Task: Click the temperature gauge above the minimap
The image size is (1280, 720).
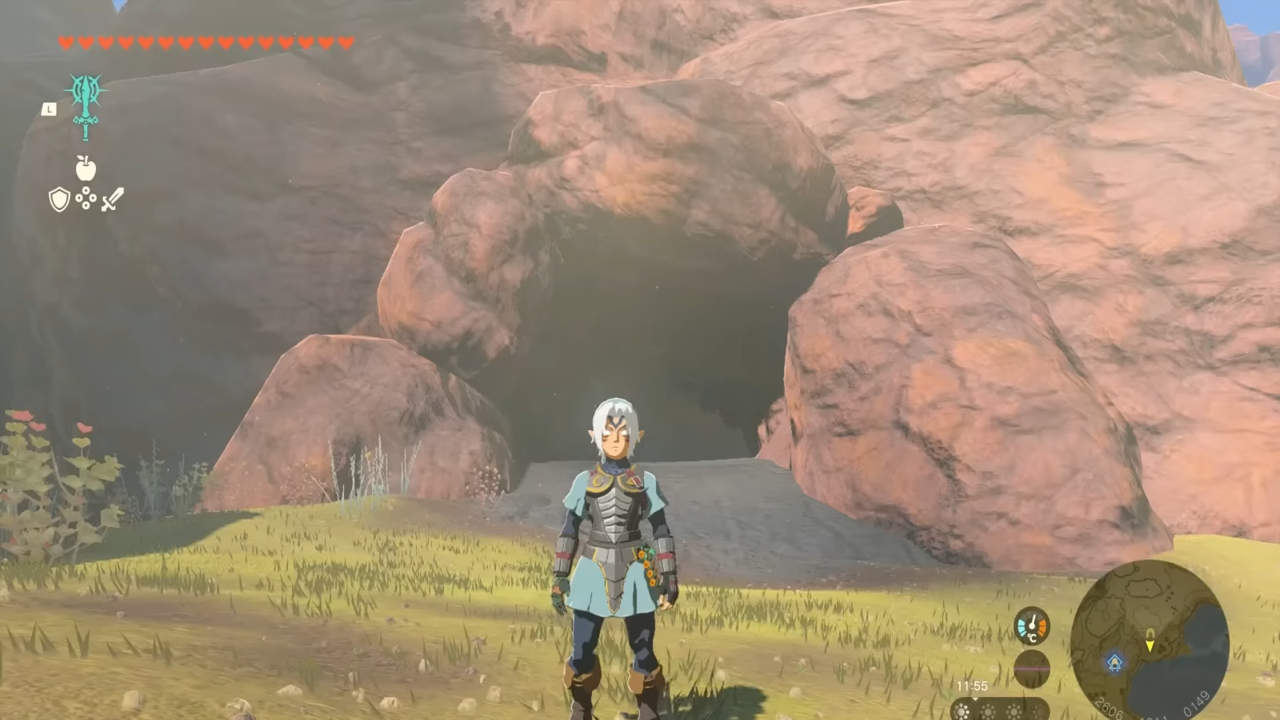Action: pyautogui.click(x=1032, y=625)
